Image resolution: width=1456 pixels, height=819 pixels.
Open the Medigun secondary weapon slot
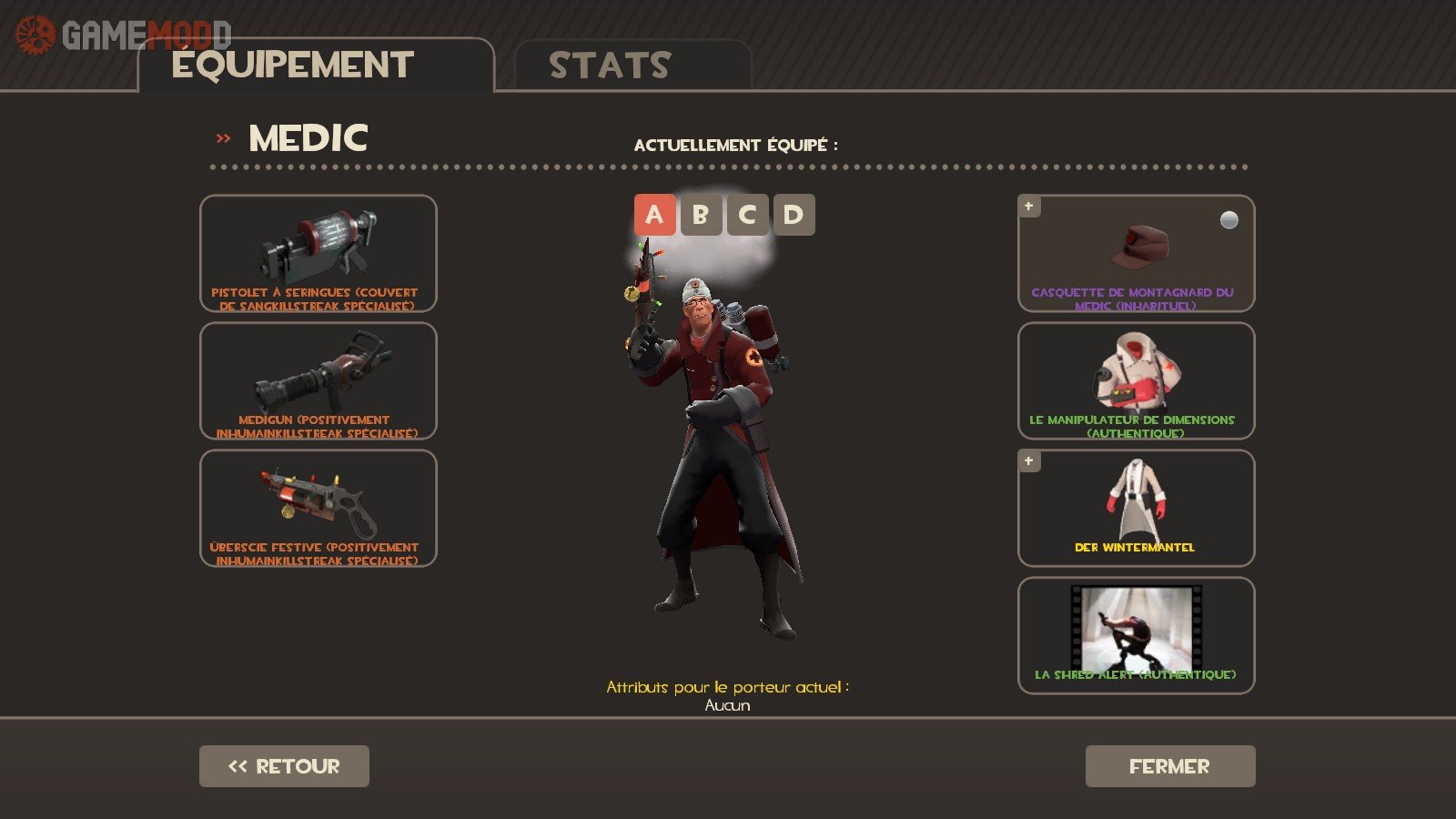tap(318, 380)
